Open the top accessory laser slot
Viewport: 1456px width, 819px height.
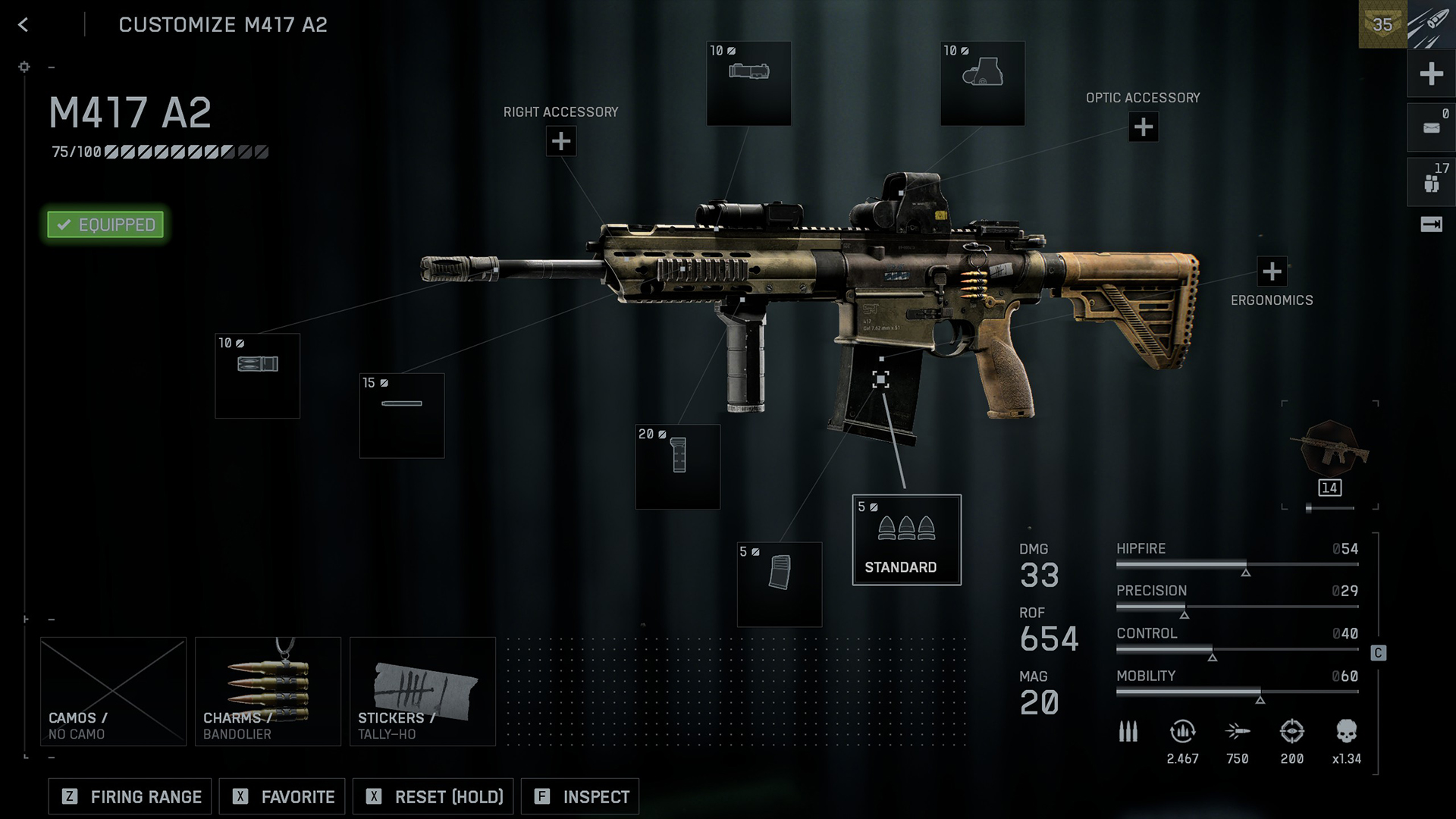coord(748,83)
